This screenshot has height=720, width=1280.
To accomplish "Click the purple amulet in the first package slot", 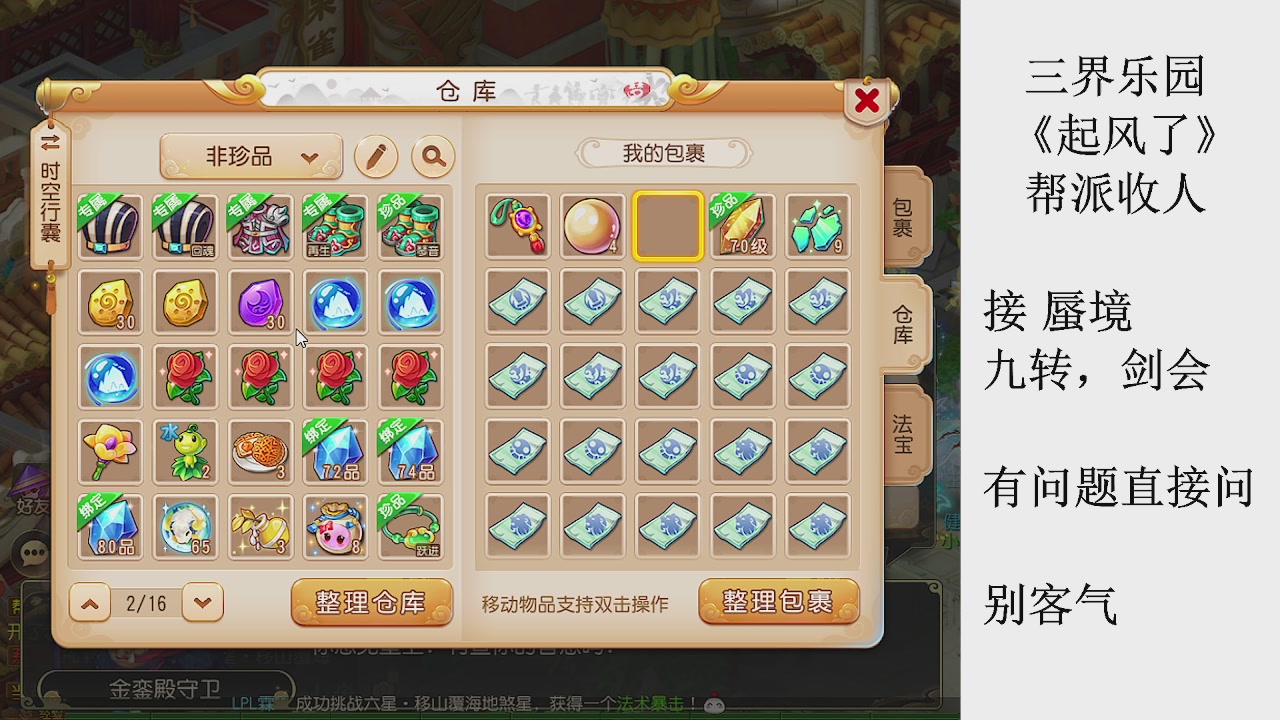I will coord(517,227).
